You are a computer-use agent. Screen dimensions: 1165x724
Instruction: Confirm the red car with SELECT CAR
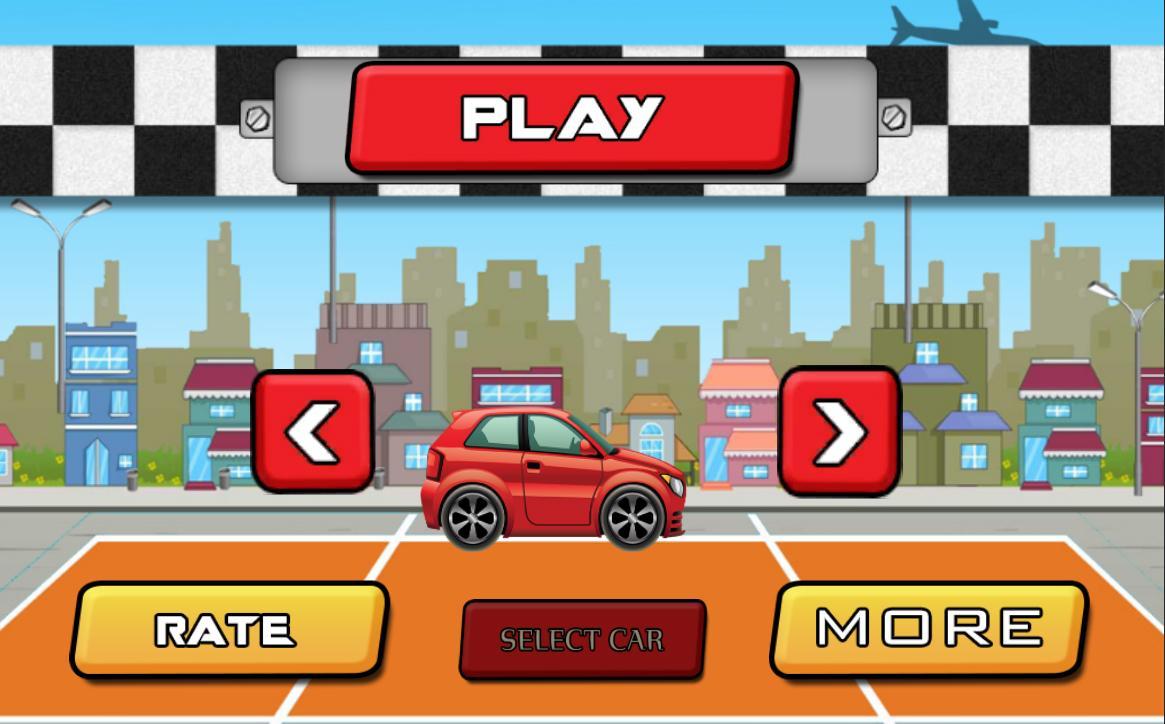click(582, 639)
